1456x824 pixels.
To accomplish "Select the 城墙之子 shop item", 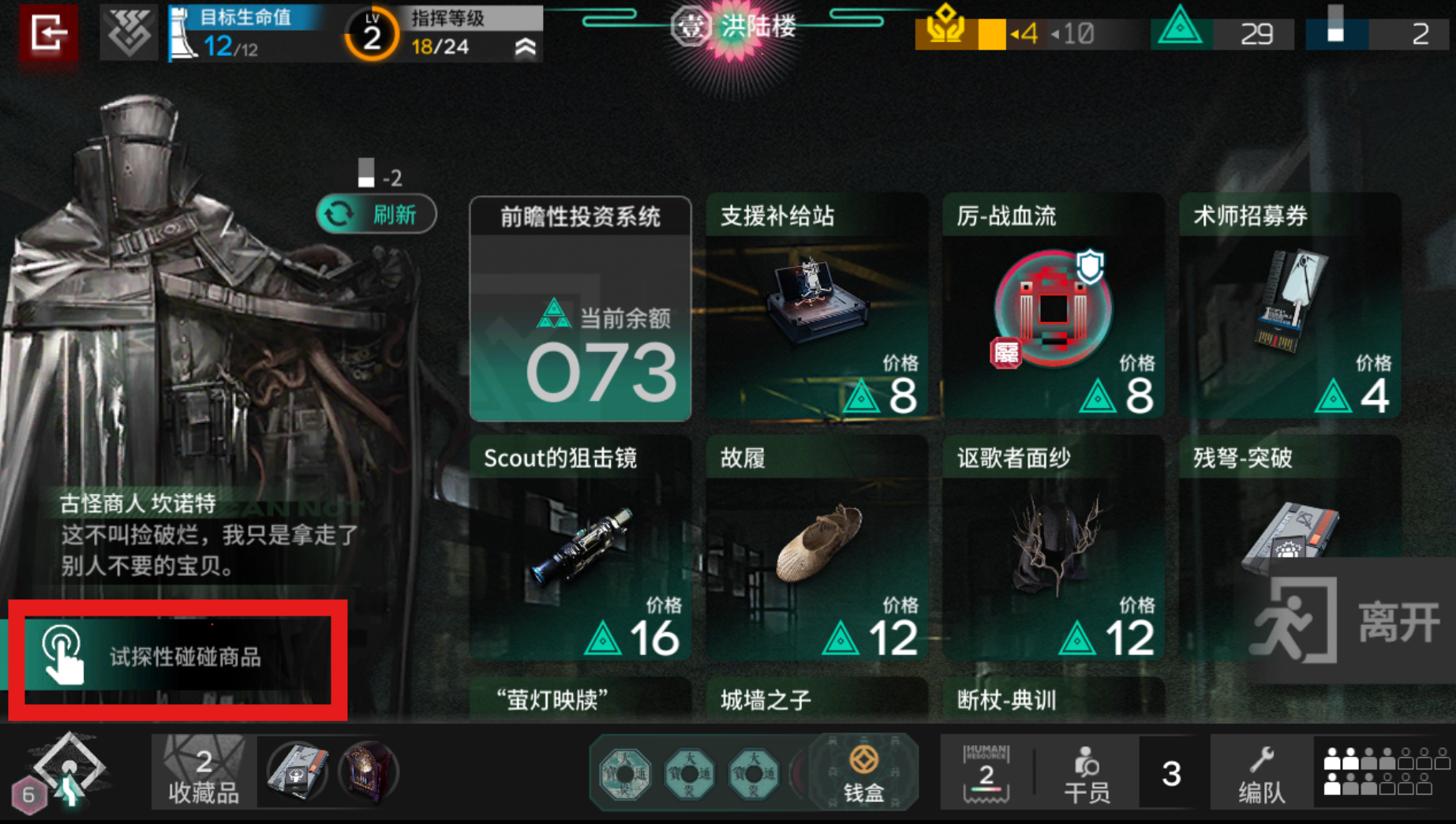I will tap(816, 699).
